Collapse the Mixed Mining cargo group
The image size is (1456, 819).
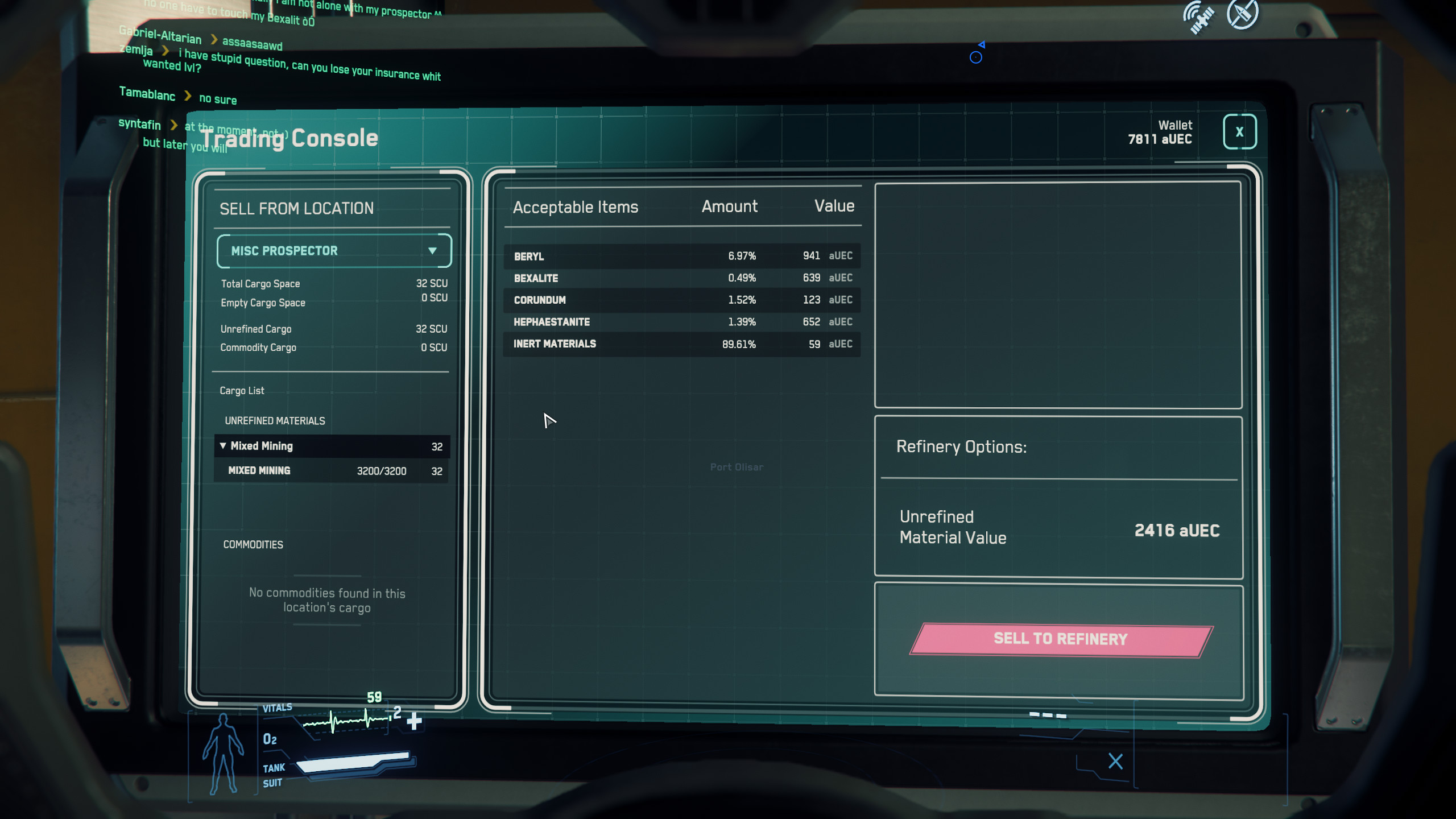223,446
